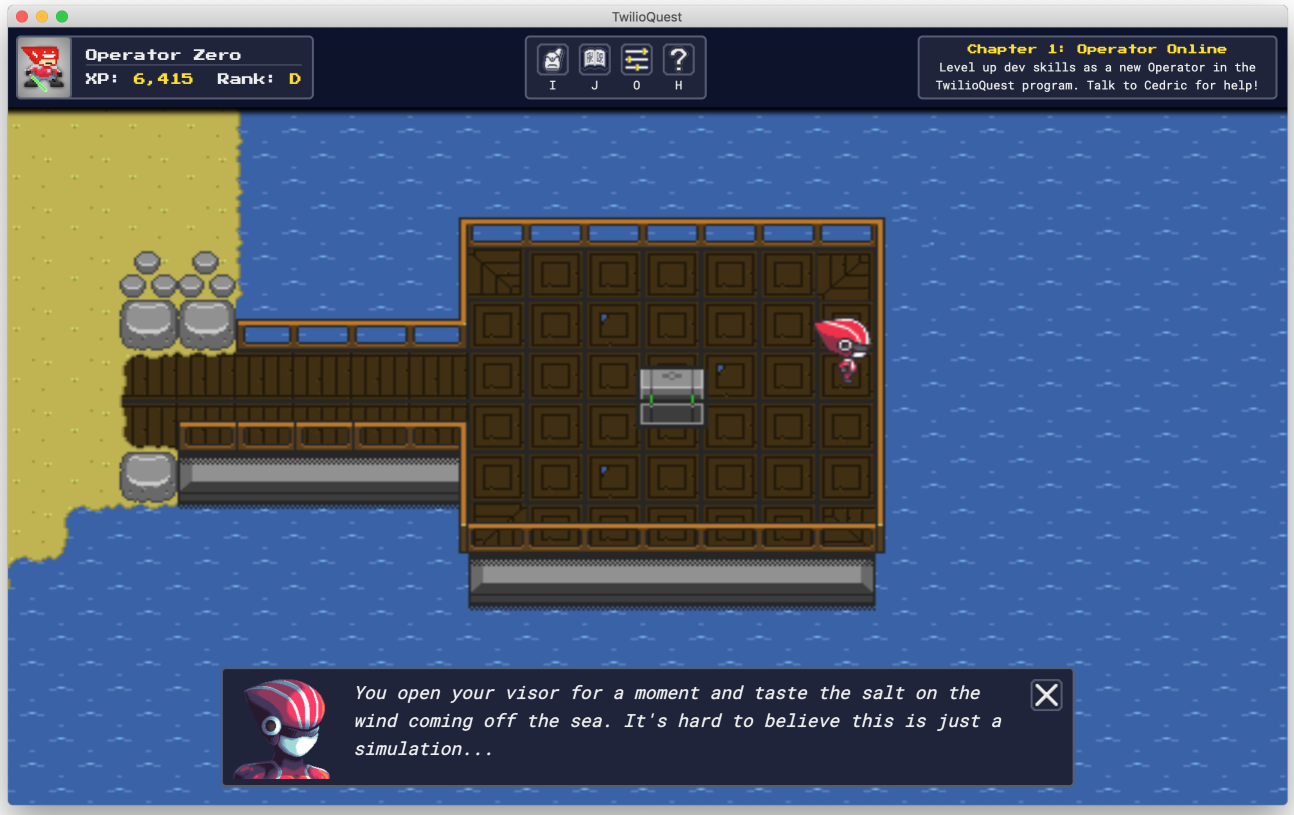1294x815 pixels.
Task: Click the green zoom button in the corner
Action: point(64,16)
